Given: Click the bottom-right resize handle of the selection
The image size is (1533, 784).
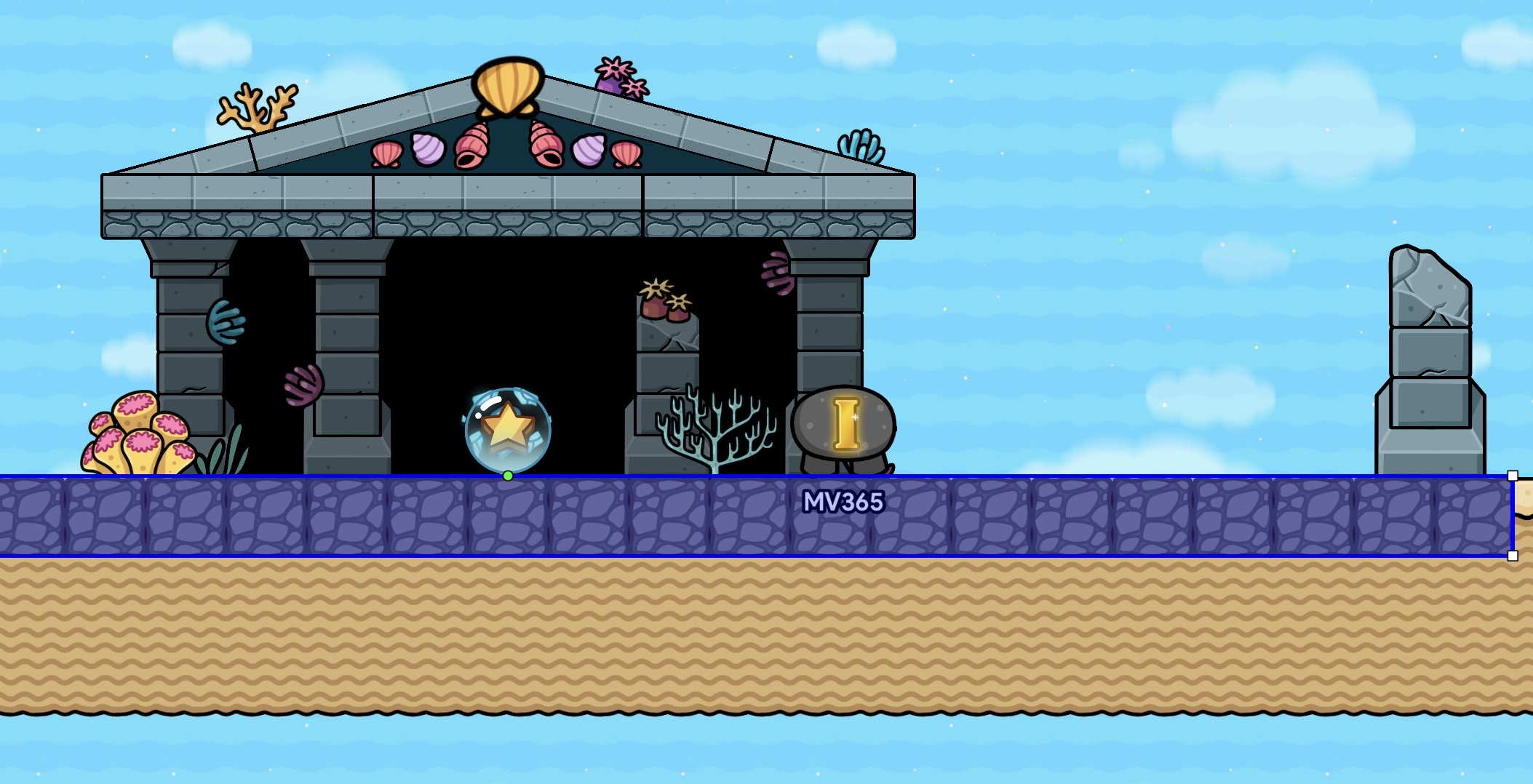Looking at the screenshot, I should [x=1513, y=556].
